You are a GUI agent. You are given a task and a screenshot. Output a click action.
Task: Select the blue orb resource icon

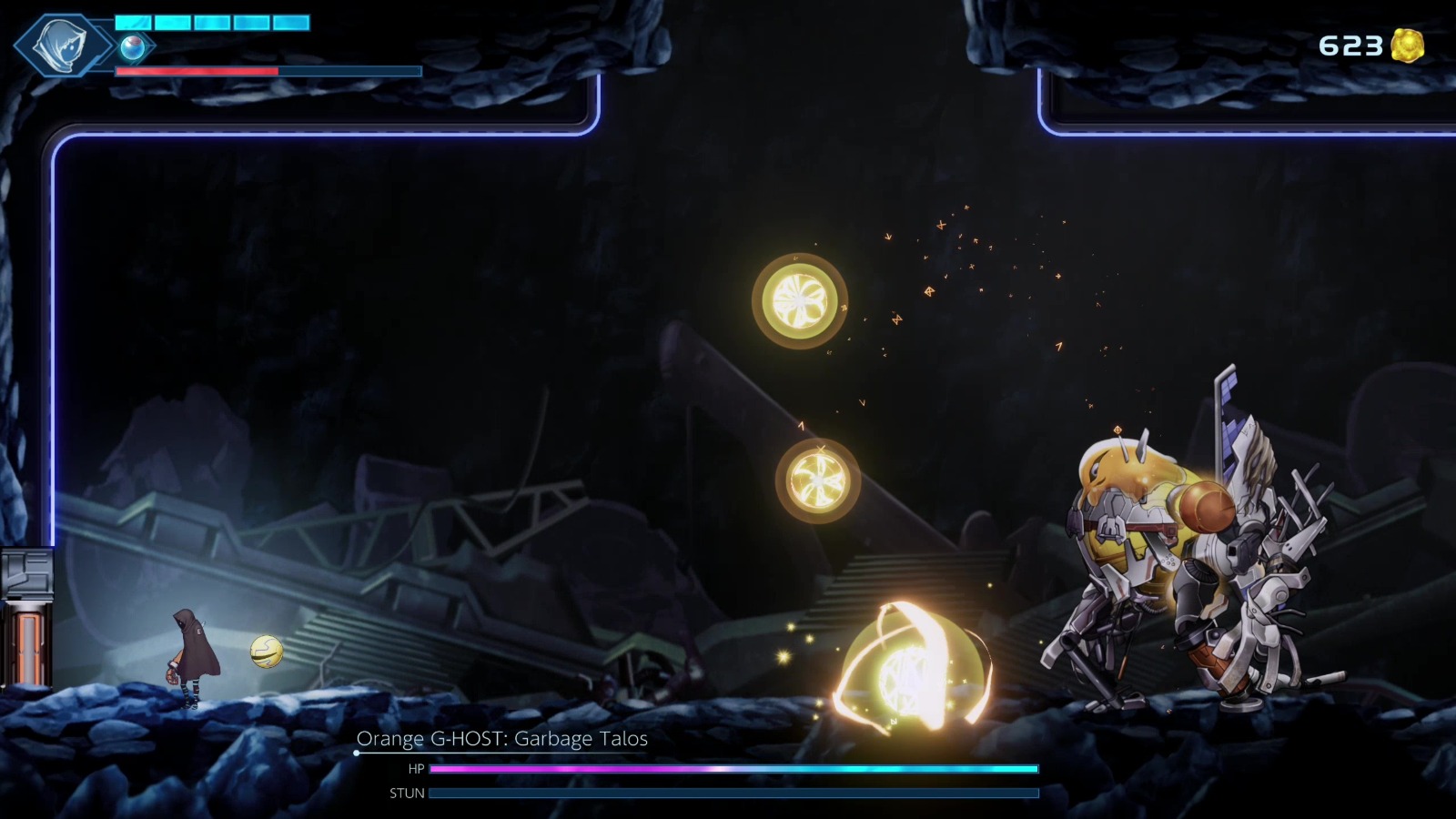click(x=132, y=47)
